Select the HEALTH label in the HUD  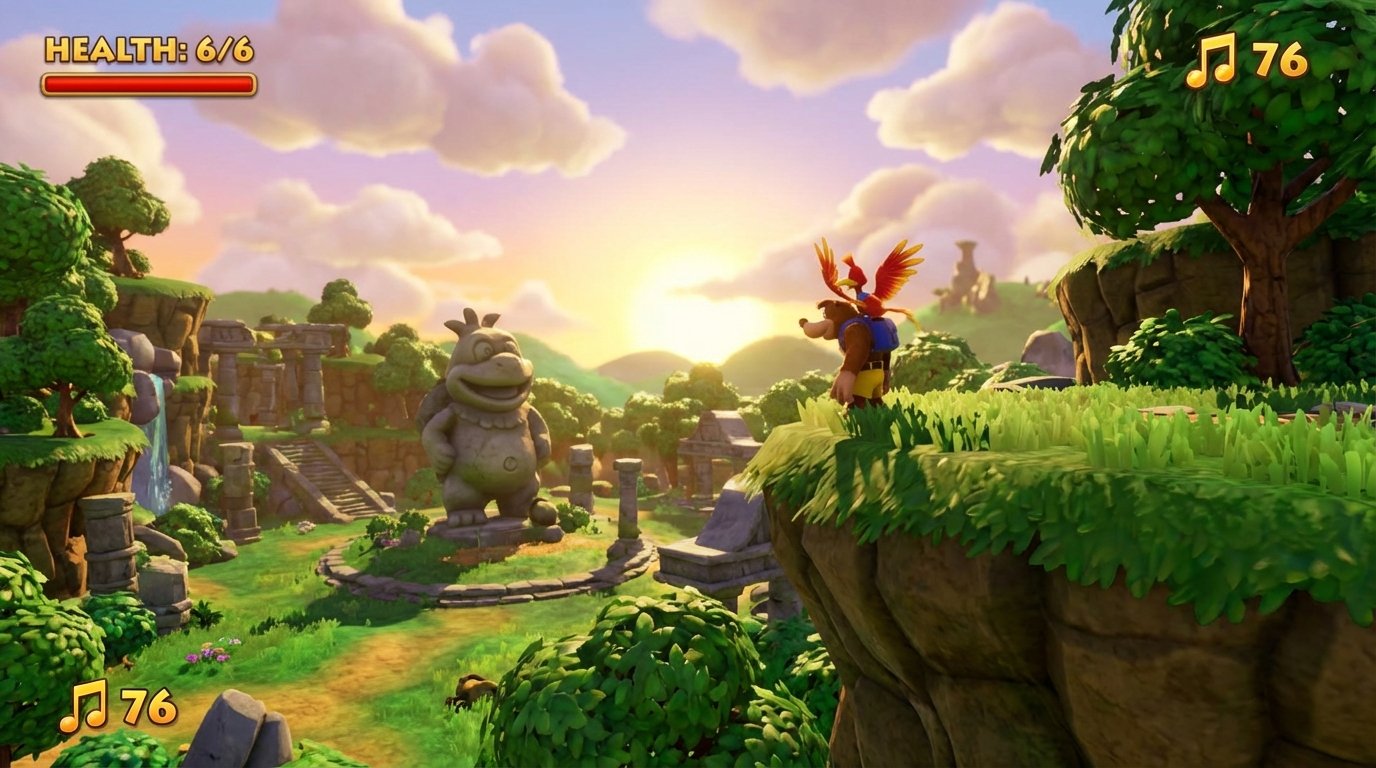(x=113, y=47)
